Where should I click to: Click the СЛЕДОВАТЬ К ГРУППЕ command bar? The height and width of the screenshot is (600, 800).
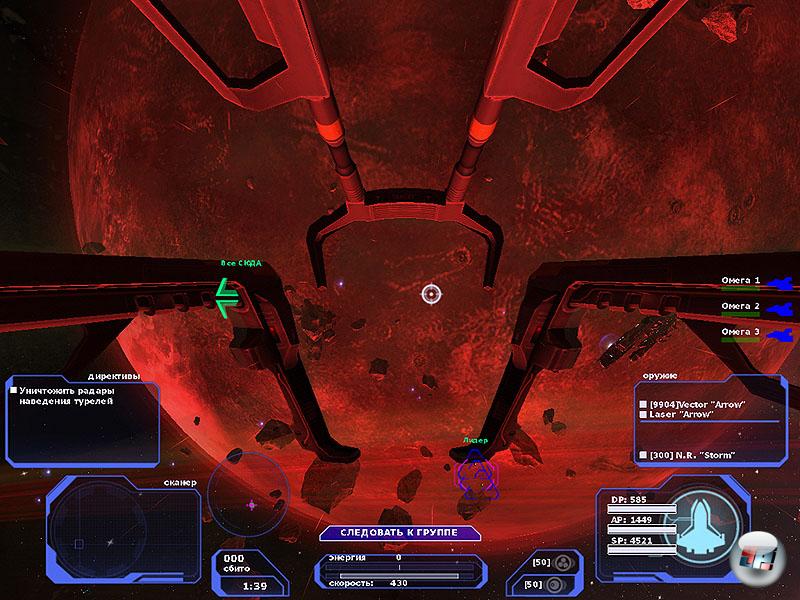click(x=399, y=533)
